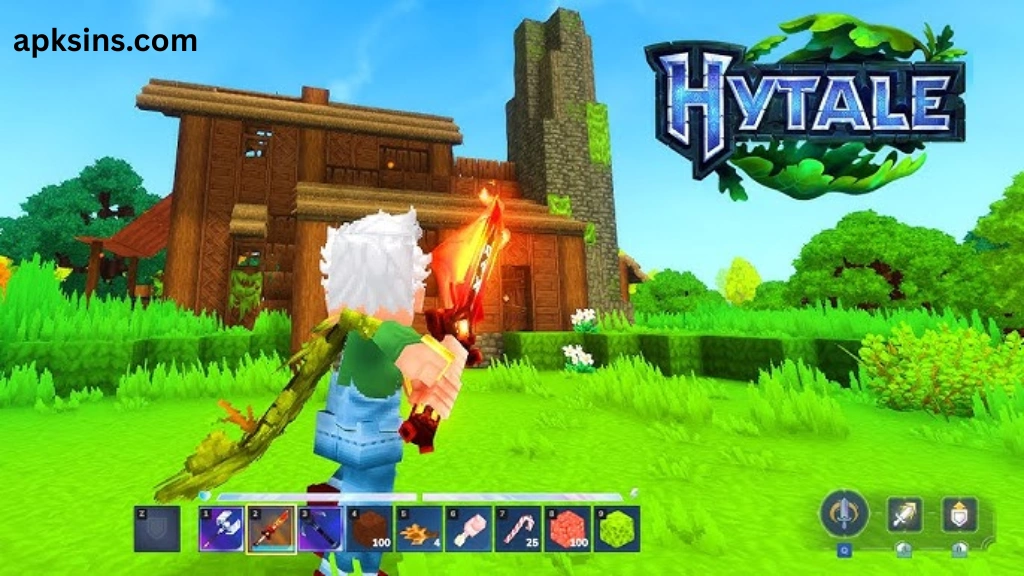Click the shield slot beside the hotbar
Screen dimensions: 1024x576
pyautogui.click(x=157, y=529)
